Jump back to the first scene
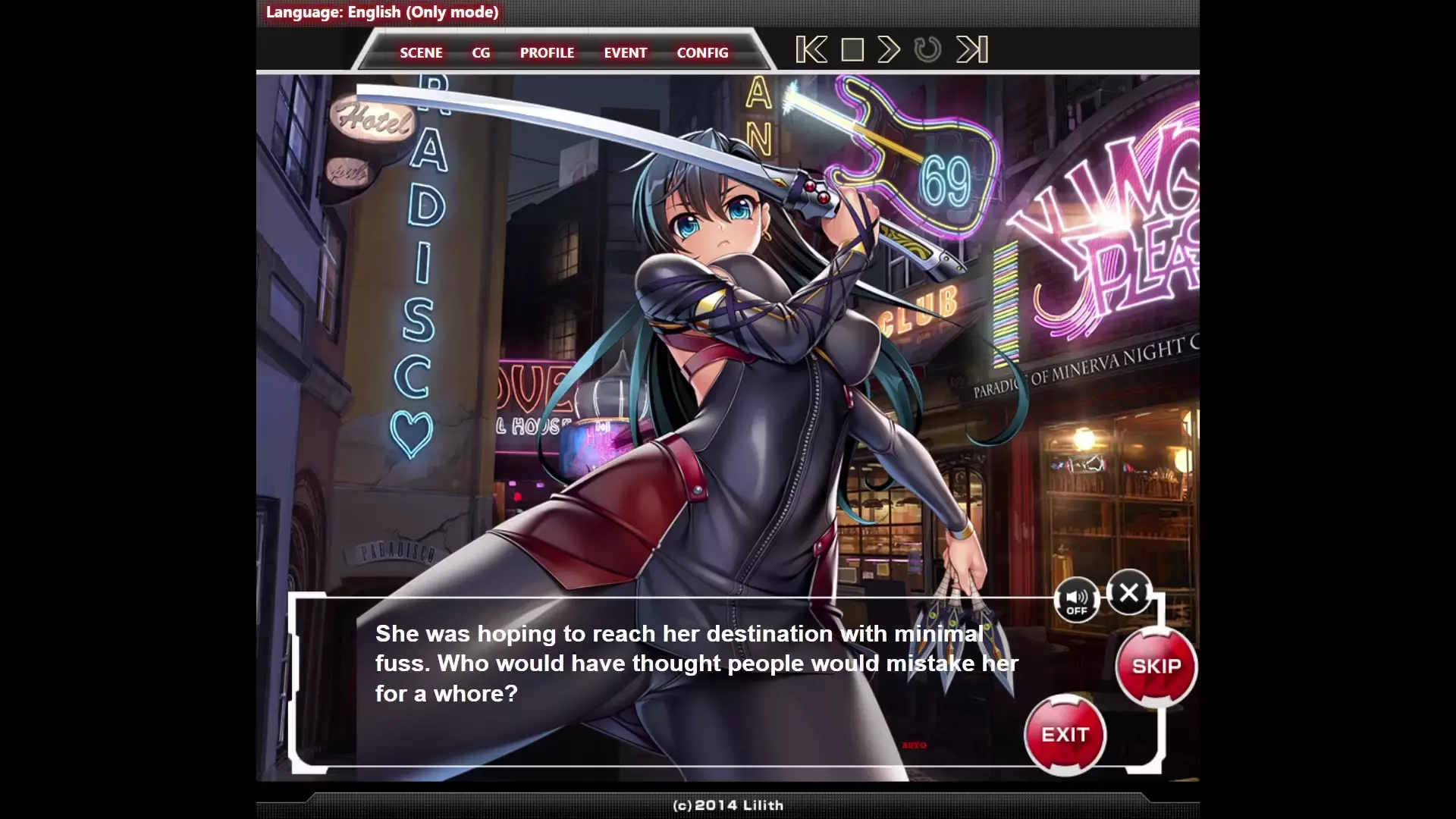Viewport: 1456px width, 819px height. coord(811,50)
